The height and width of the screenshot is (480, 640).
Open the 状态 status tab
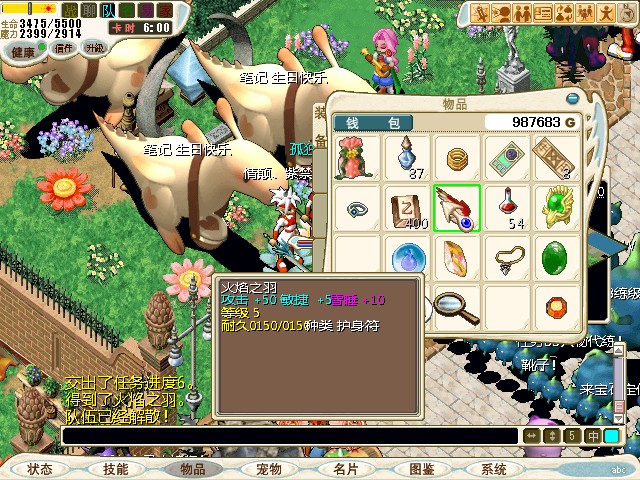pos(40,468)
